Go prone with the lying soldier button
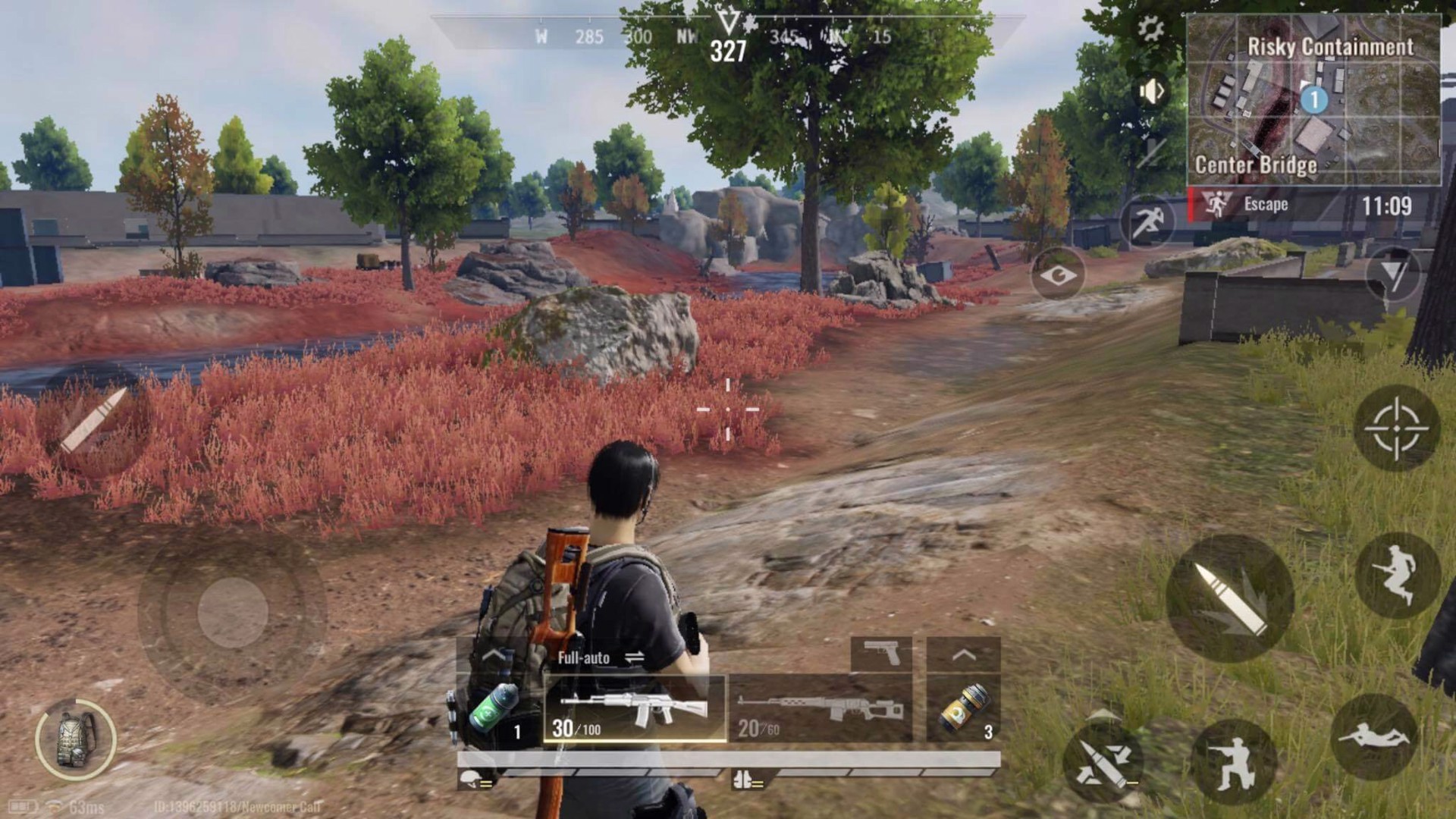This screenshot has width=1456, height=819. (x=1373, y=737)
